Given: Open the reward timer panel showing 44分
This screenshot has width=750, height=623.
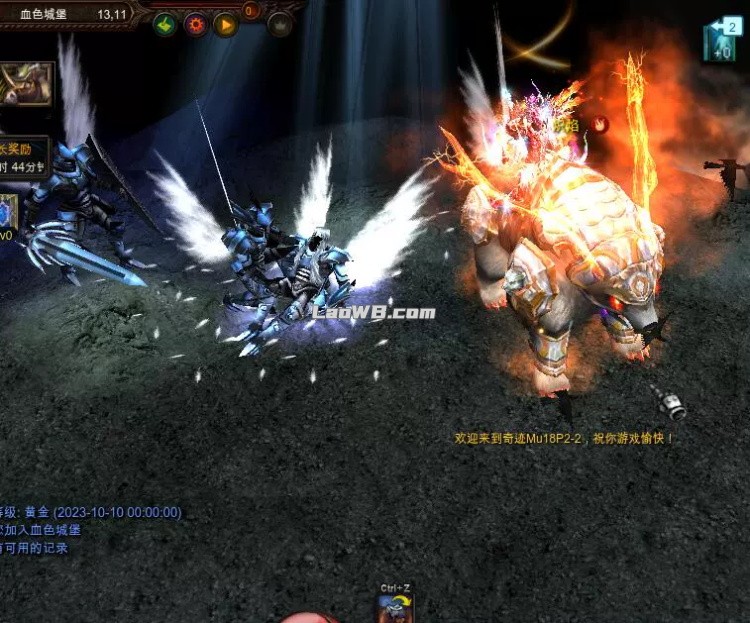Looking at the screenshot, I should (x=23, y=158).
